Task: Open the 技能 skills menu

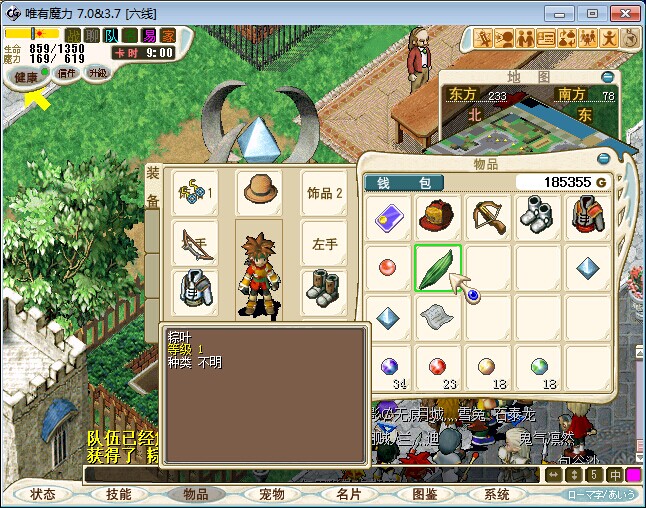Action: pyautogui.click(x=118, y=494)
